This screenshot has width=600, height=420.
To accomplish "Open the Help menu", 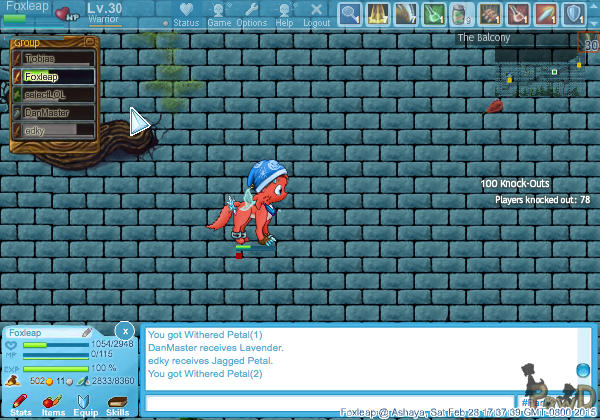I will pyautogui.click(x=284, y=14).
